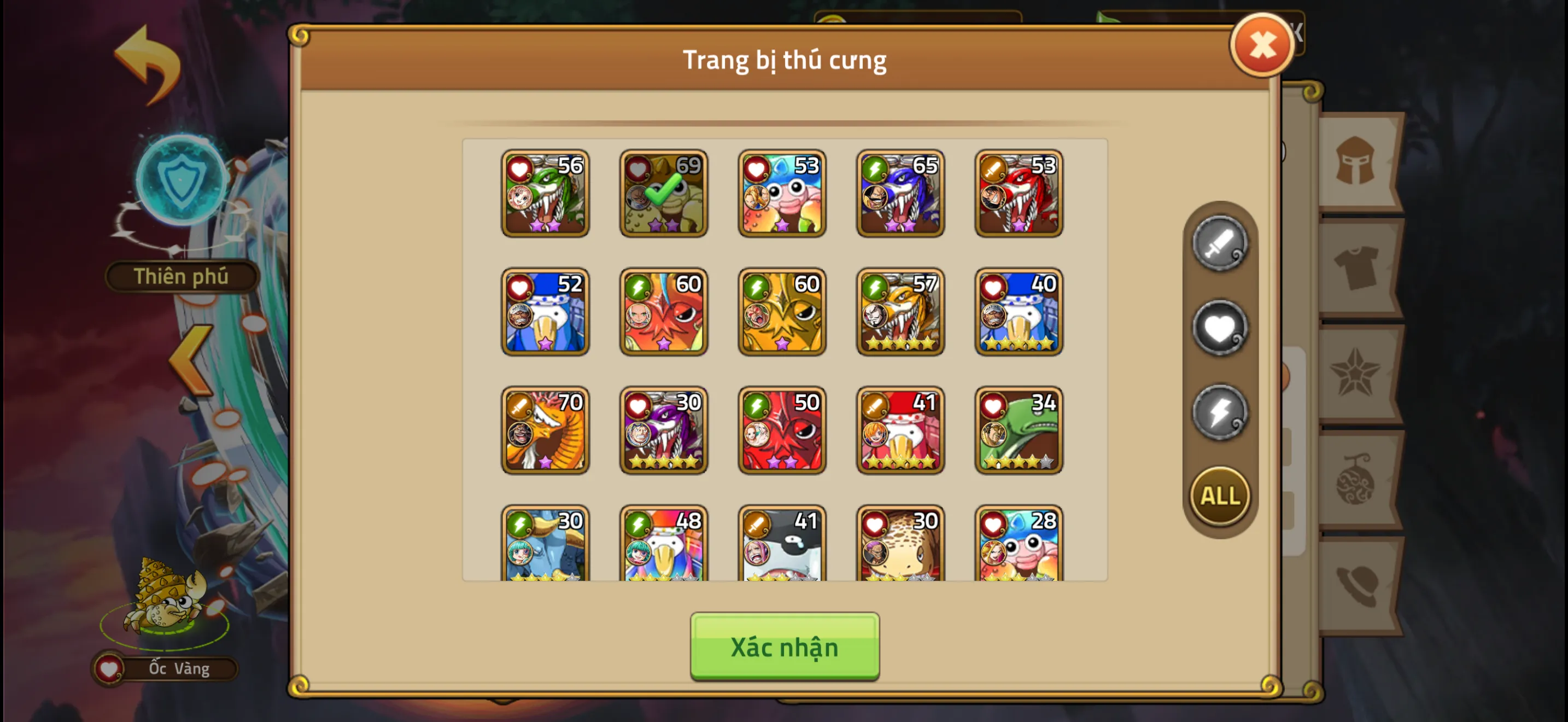Select the level 70 golden phoenix pet
Image resolution: width=1568 pixels, height=722 pixels.
[544, 430]
